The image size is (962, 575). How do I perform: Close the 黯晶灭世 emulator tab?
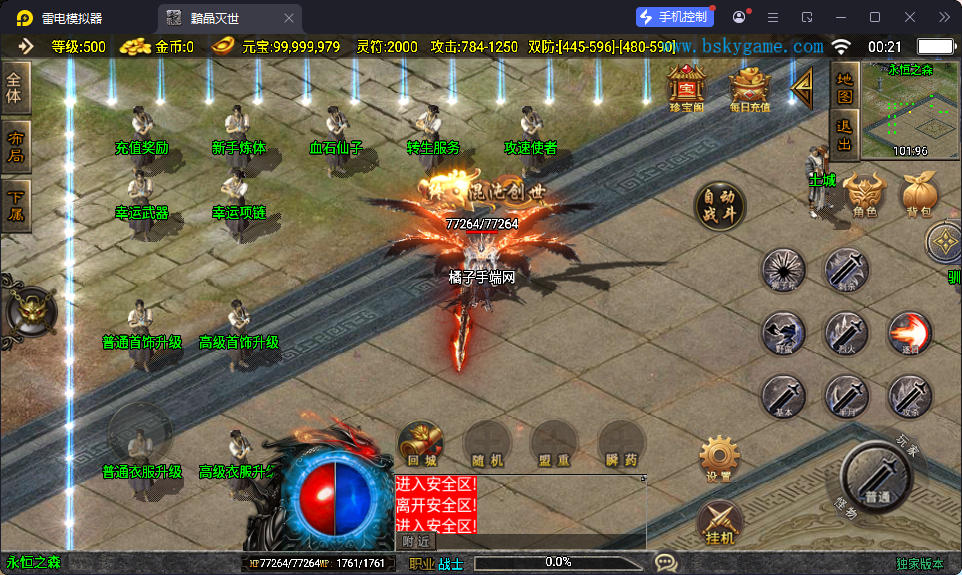pyautogui.click(x=289, y=18)
